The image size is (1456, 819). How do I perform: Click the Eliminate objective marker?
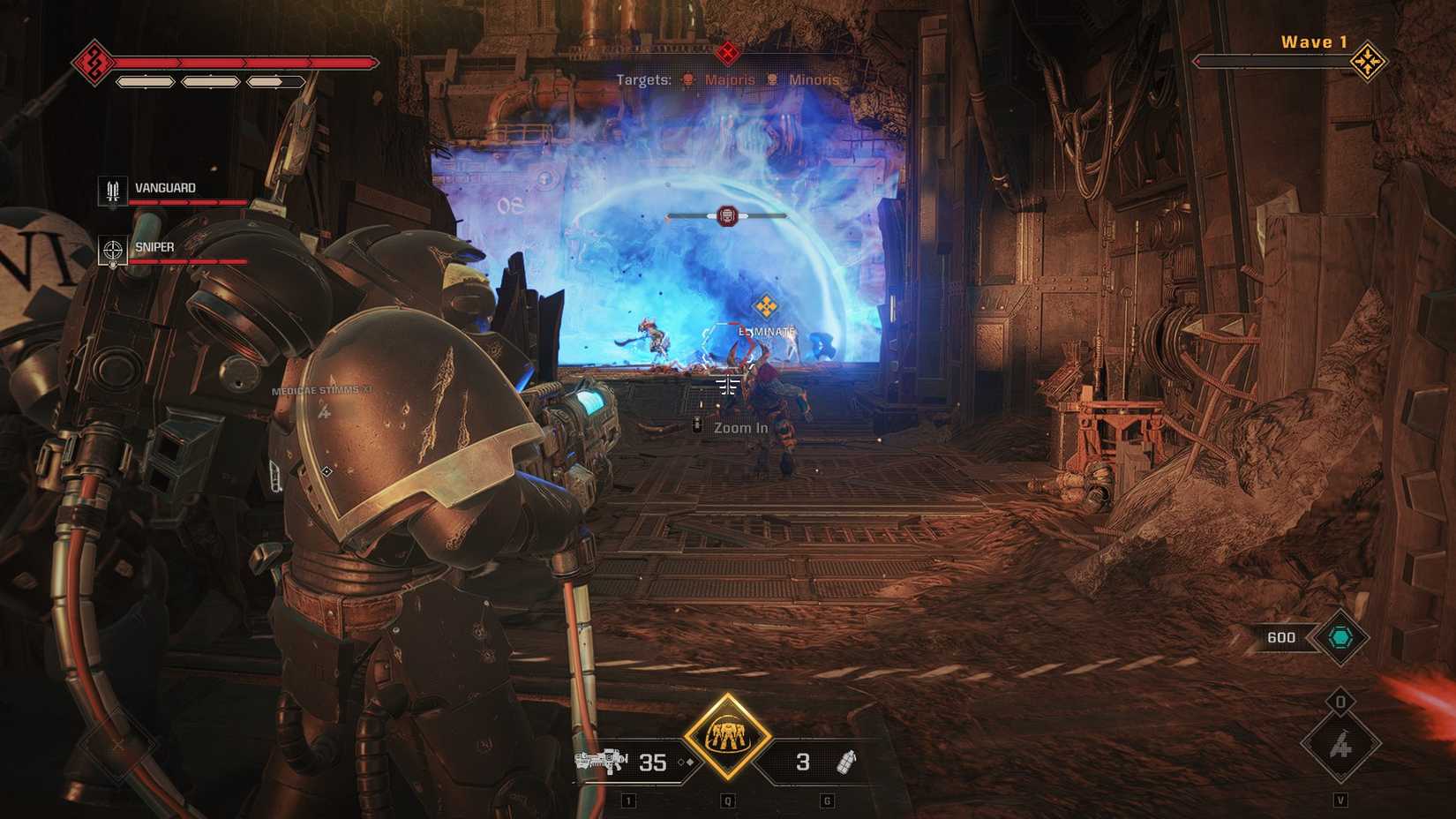tap(765, 307)
